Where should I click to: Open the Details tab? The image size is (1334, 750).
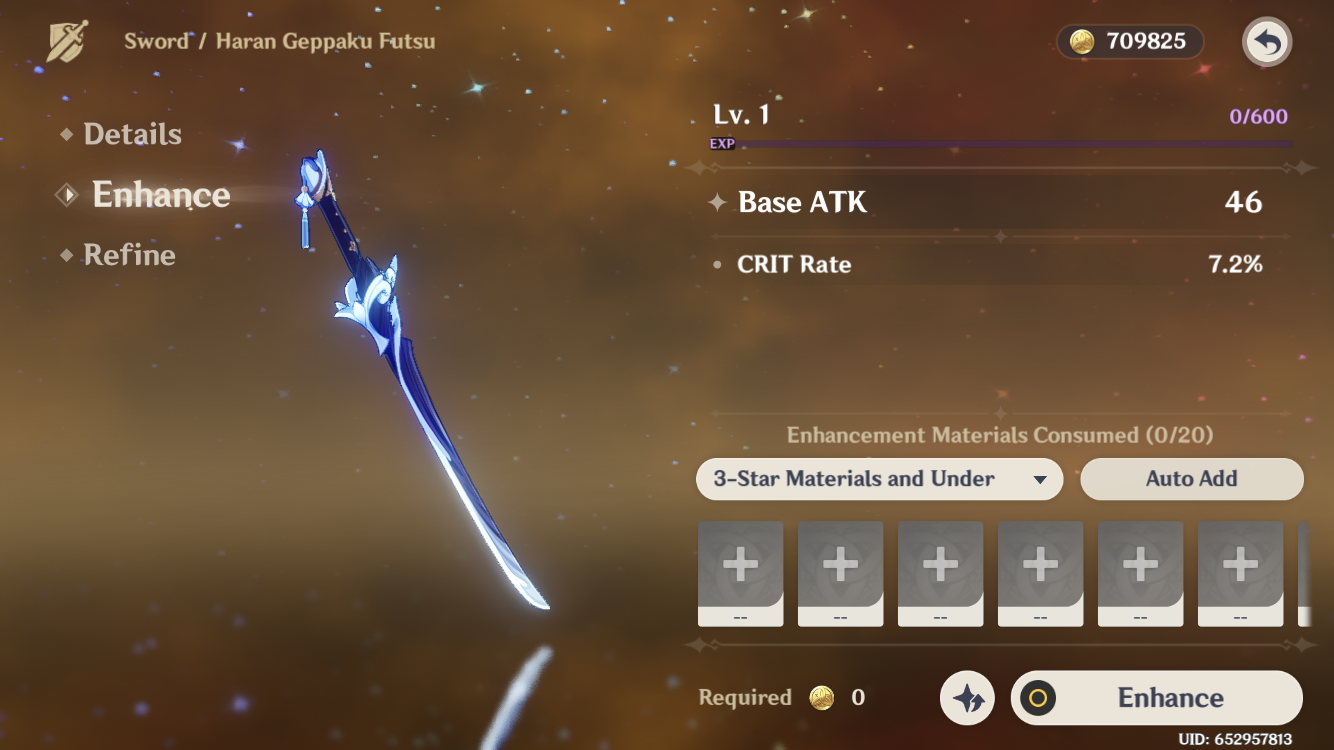tap(132, 134)
